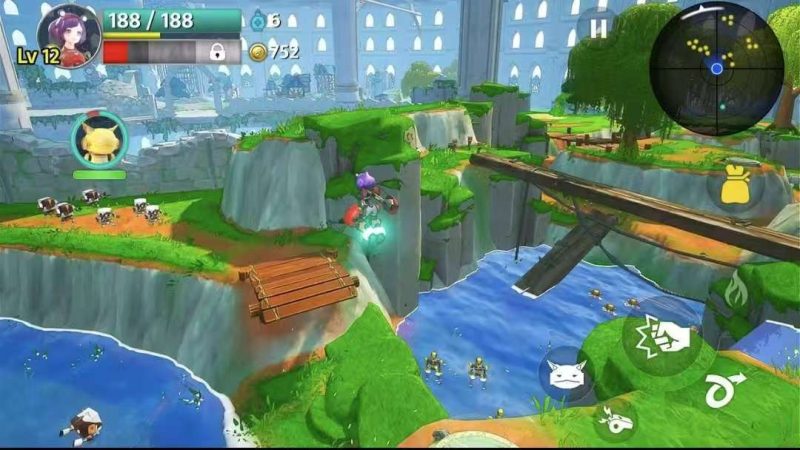Select the angry cat face skill
The height and width of the screenshot is (450, 800).
tap(565, 374)
